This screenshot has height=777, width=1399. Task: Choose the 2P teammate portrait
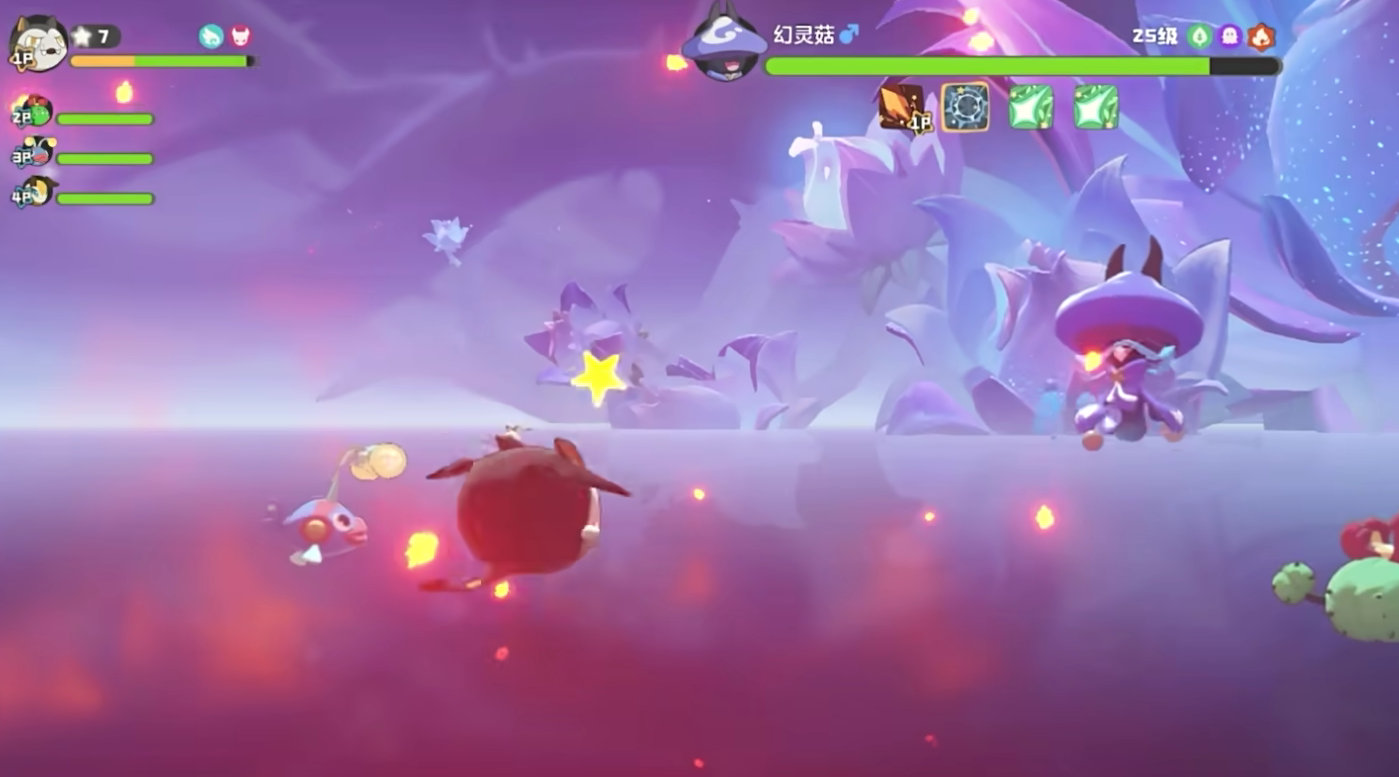coord(36,111)
